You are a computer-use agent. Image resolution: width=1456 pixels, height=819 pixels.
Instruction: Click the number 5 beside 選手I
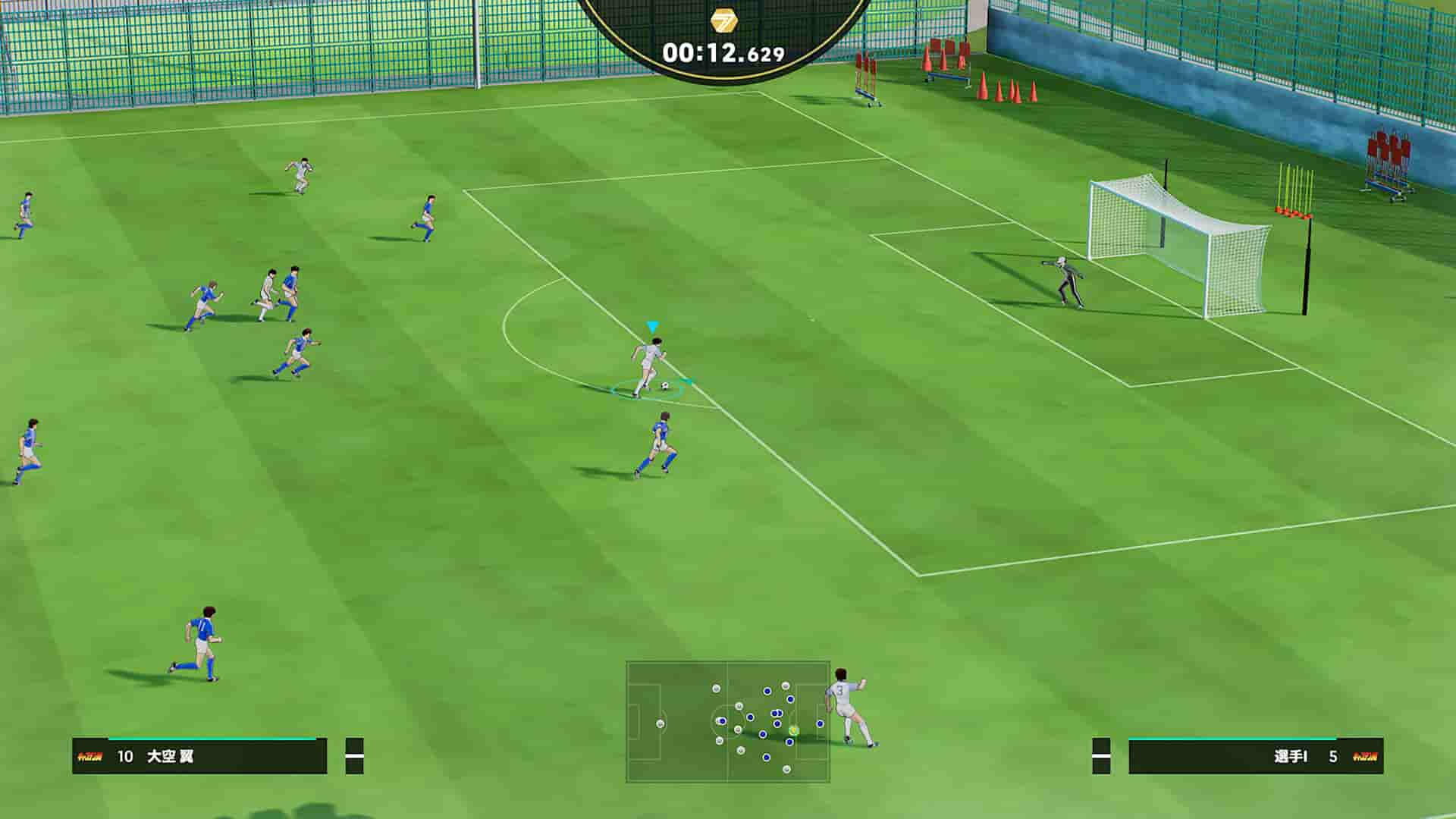[x=1332, y=756]
